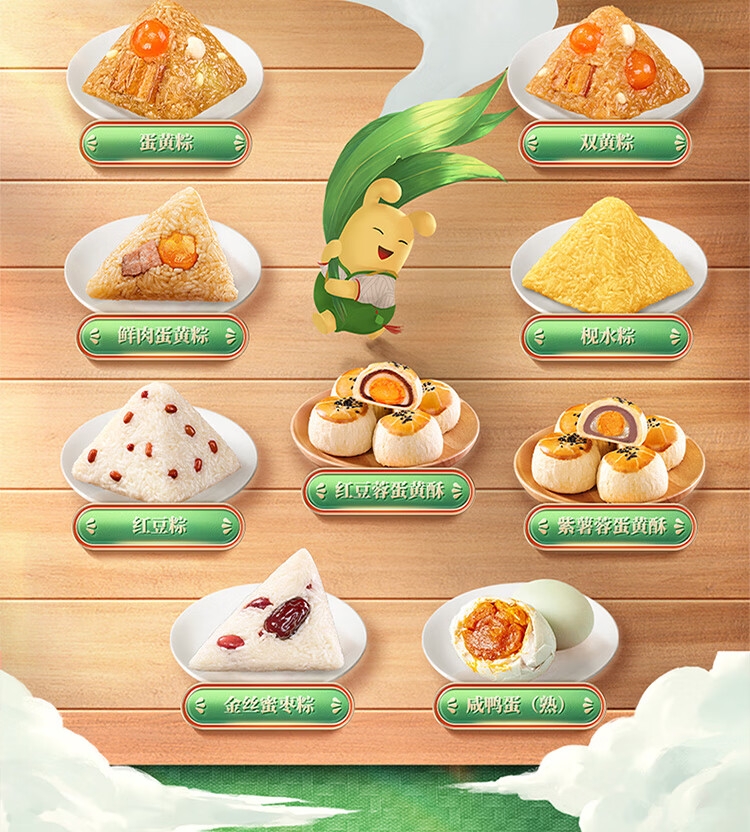This screenshot has width=750, height=832.
Task: Choose the 双黄粽 label plaque
Action: (x=605, y=143)
